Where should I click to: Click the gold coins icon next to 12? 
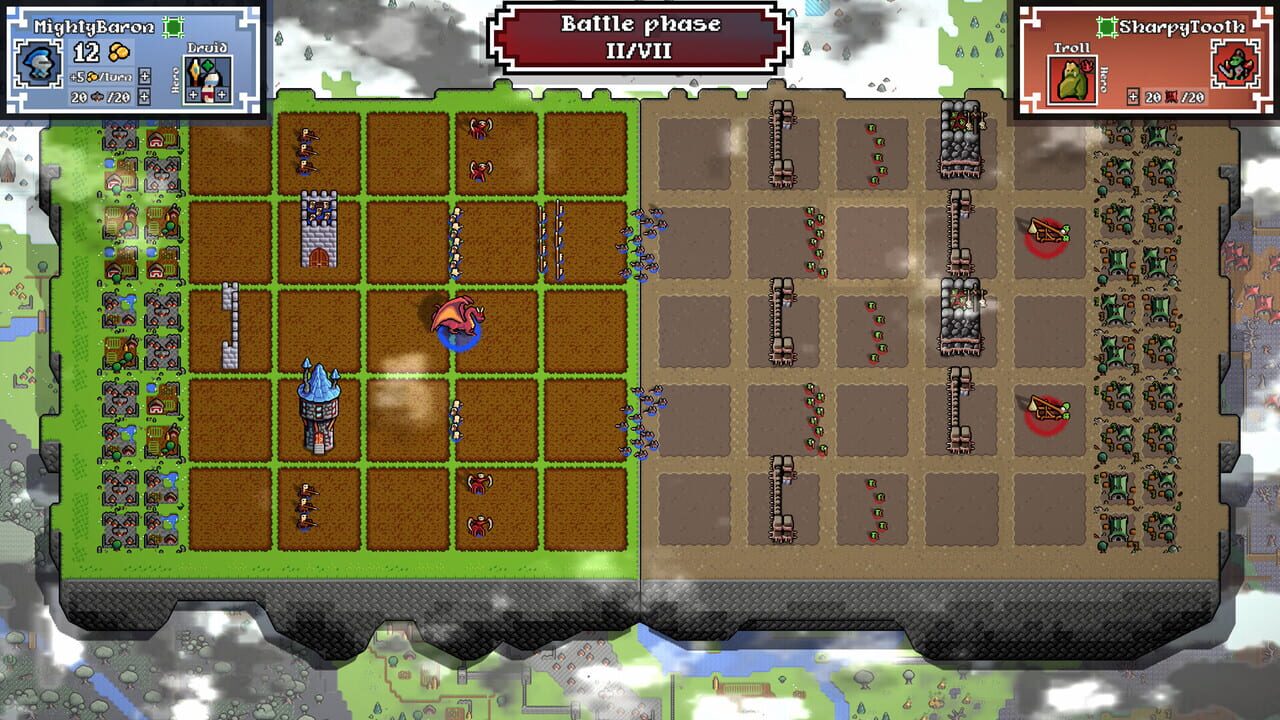[119, 52]
